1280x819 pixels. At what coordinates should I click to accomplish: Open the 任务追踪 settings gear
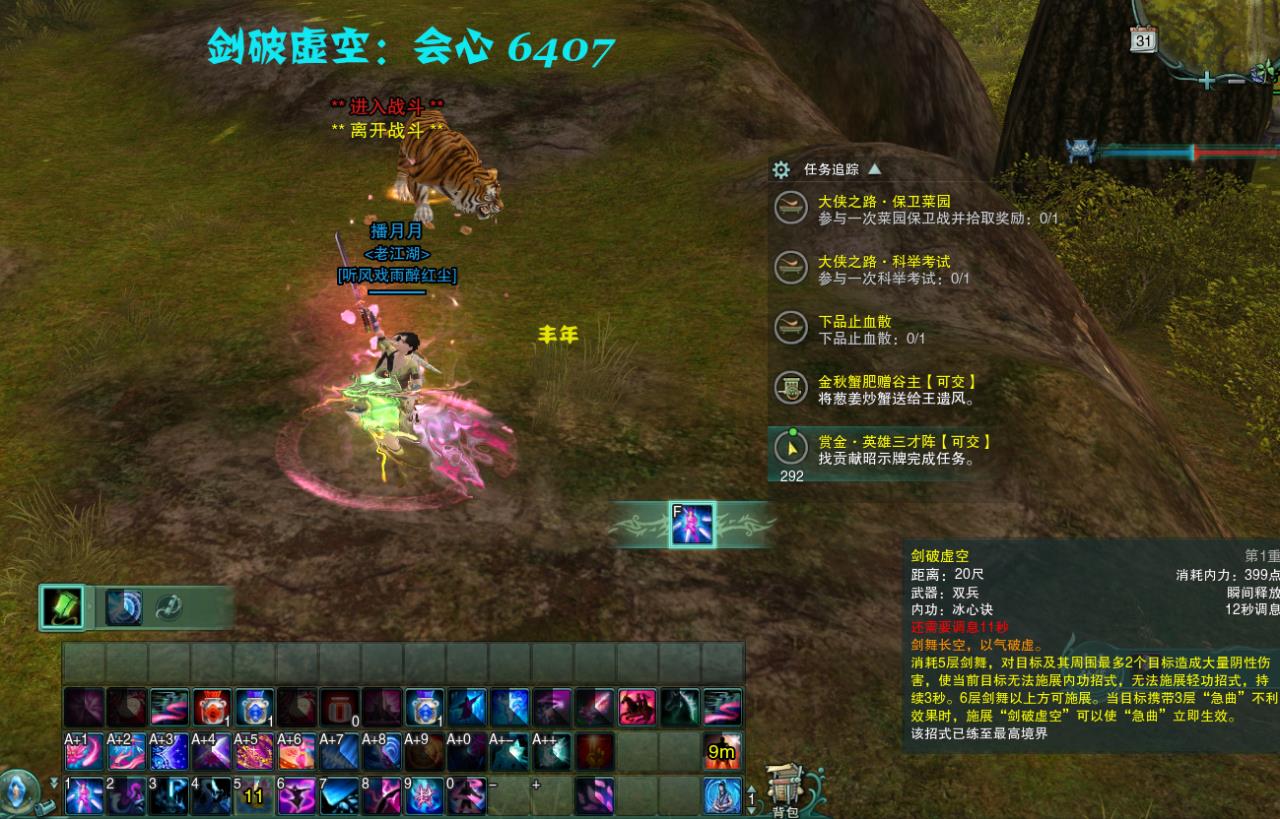point(782,170)
